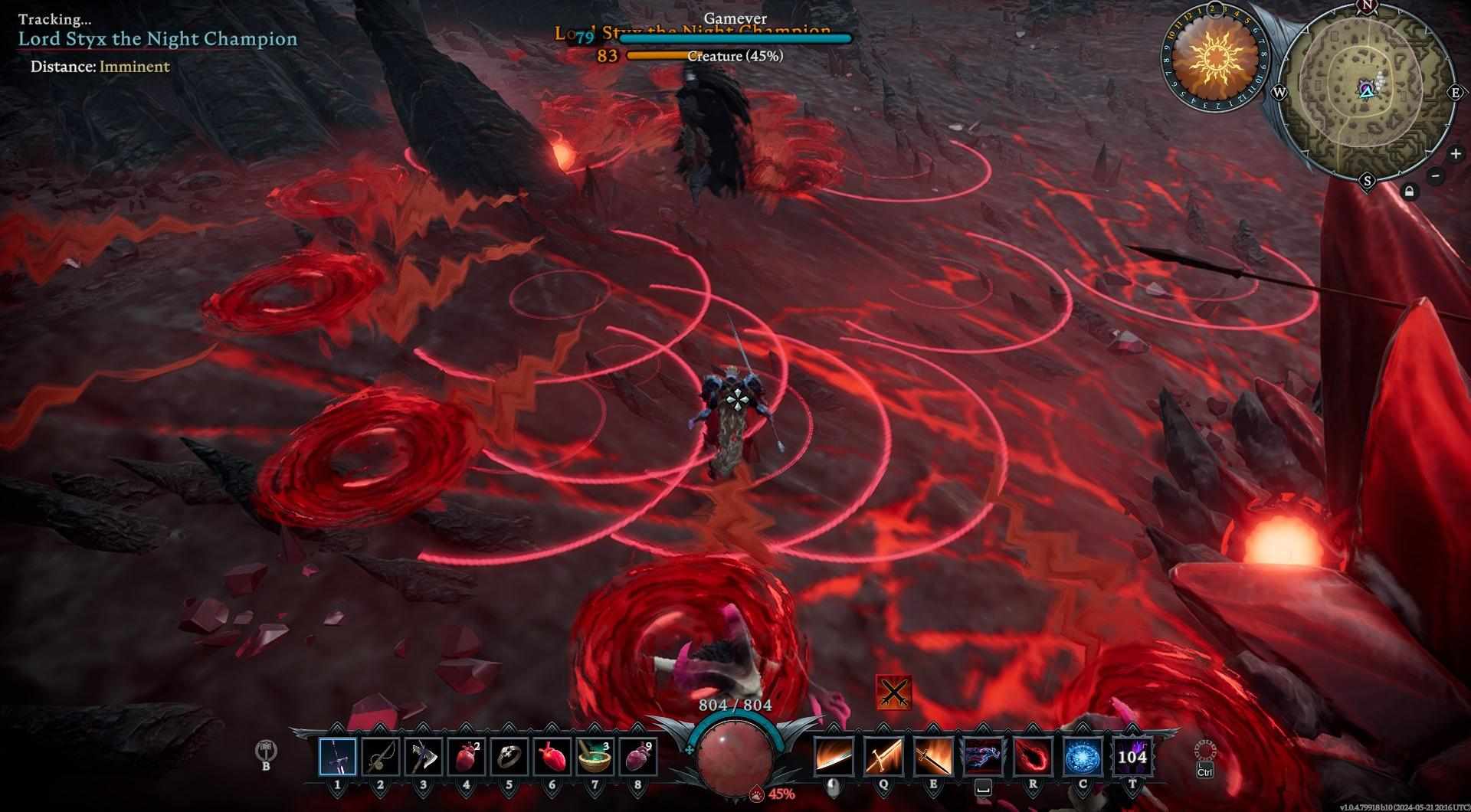Cast the blue circular orb spell
The height and width of the screenshot is (812, 1471).
(1083, 756)
